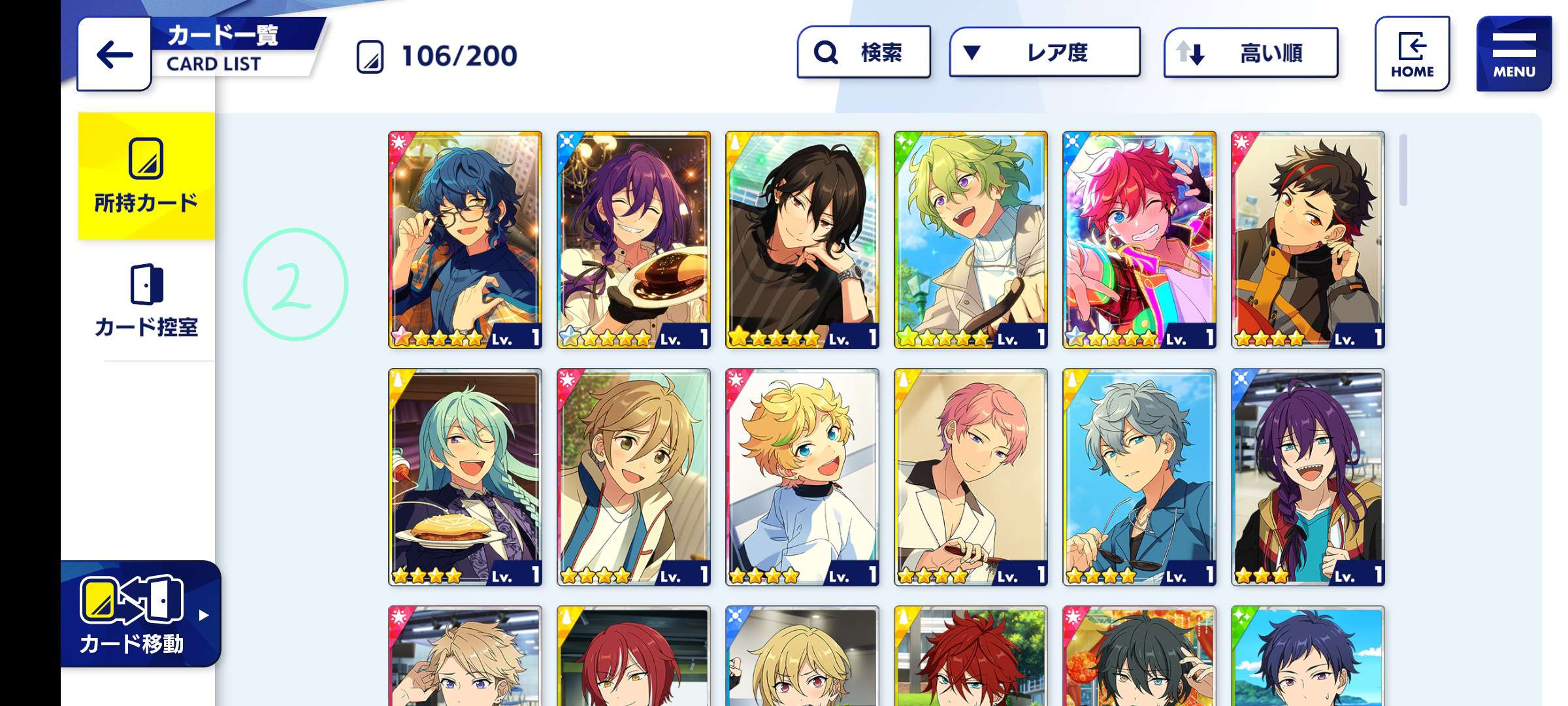The height and width of the screenshot is (706, 1568).
Task: Choose the purple-haired omurice plate card
Action: (x=634, y=240)
